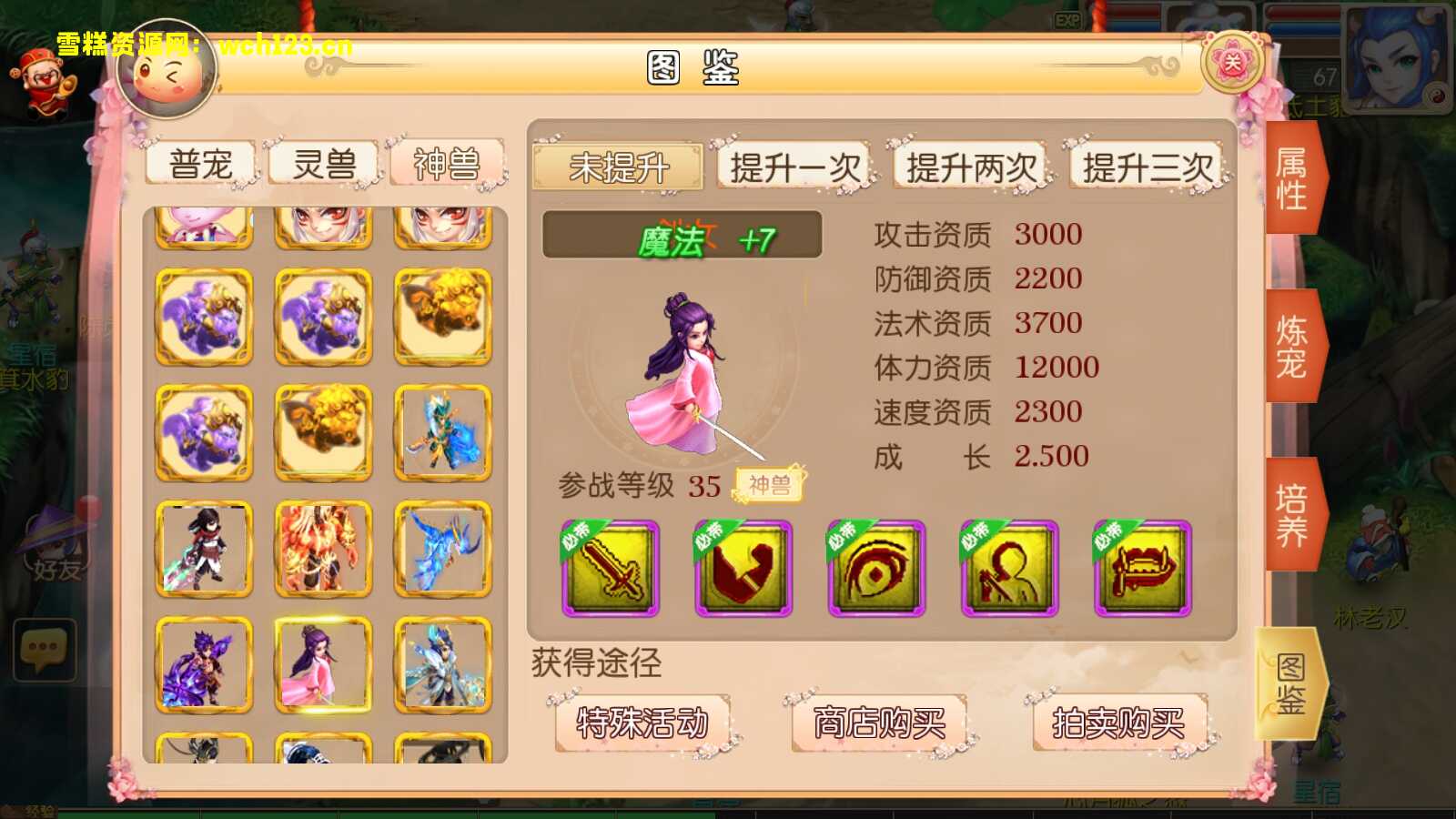The height and width of the screenshot is (819, 1456).
Task: Open the eye-symbol skill icon
Action: pos(876,569)
